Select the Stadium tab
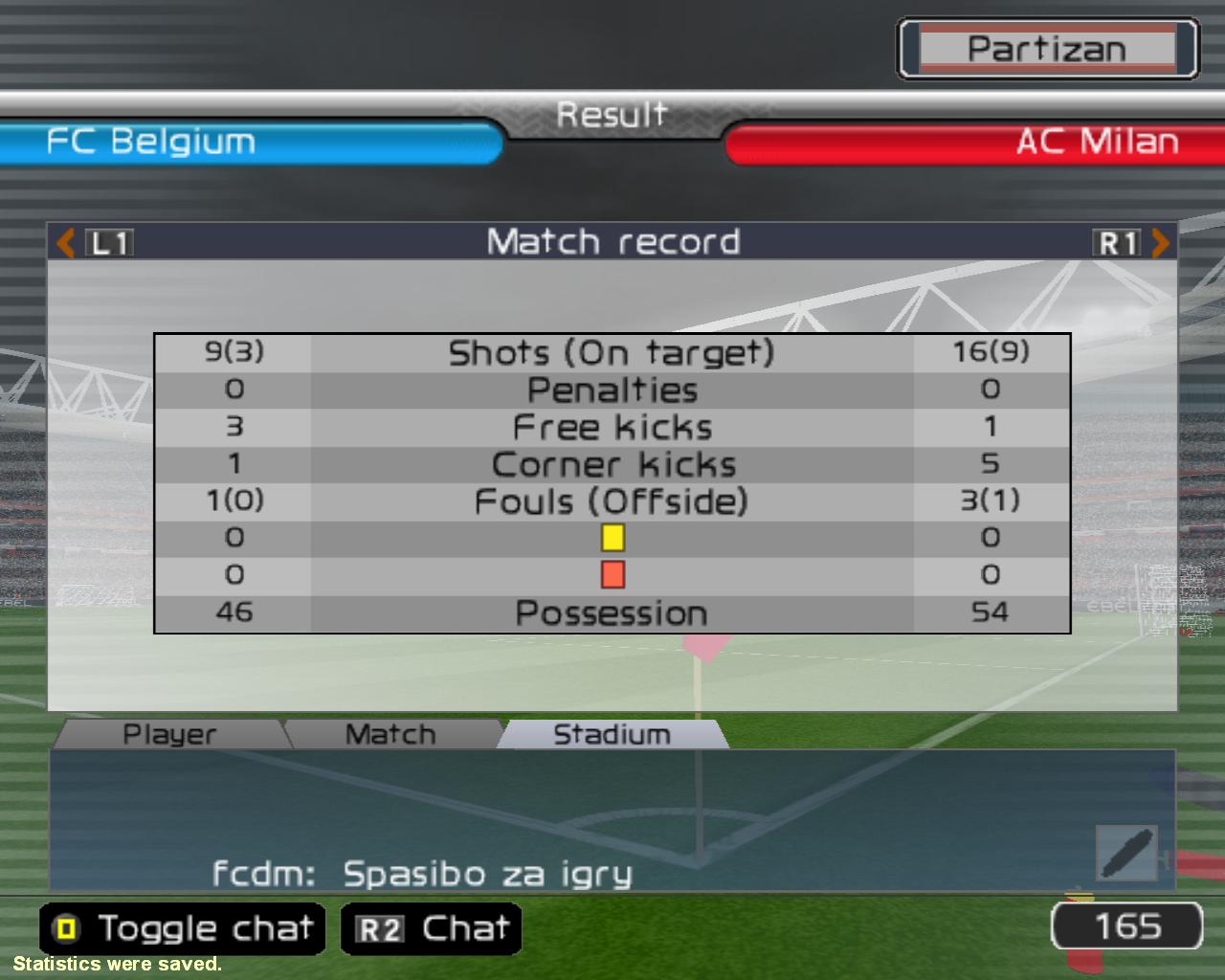The width and height of the screenshot is (1225, 980). [x=612, y=734]
